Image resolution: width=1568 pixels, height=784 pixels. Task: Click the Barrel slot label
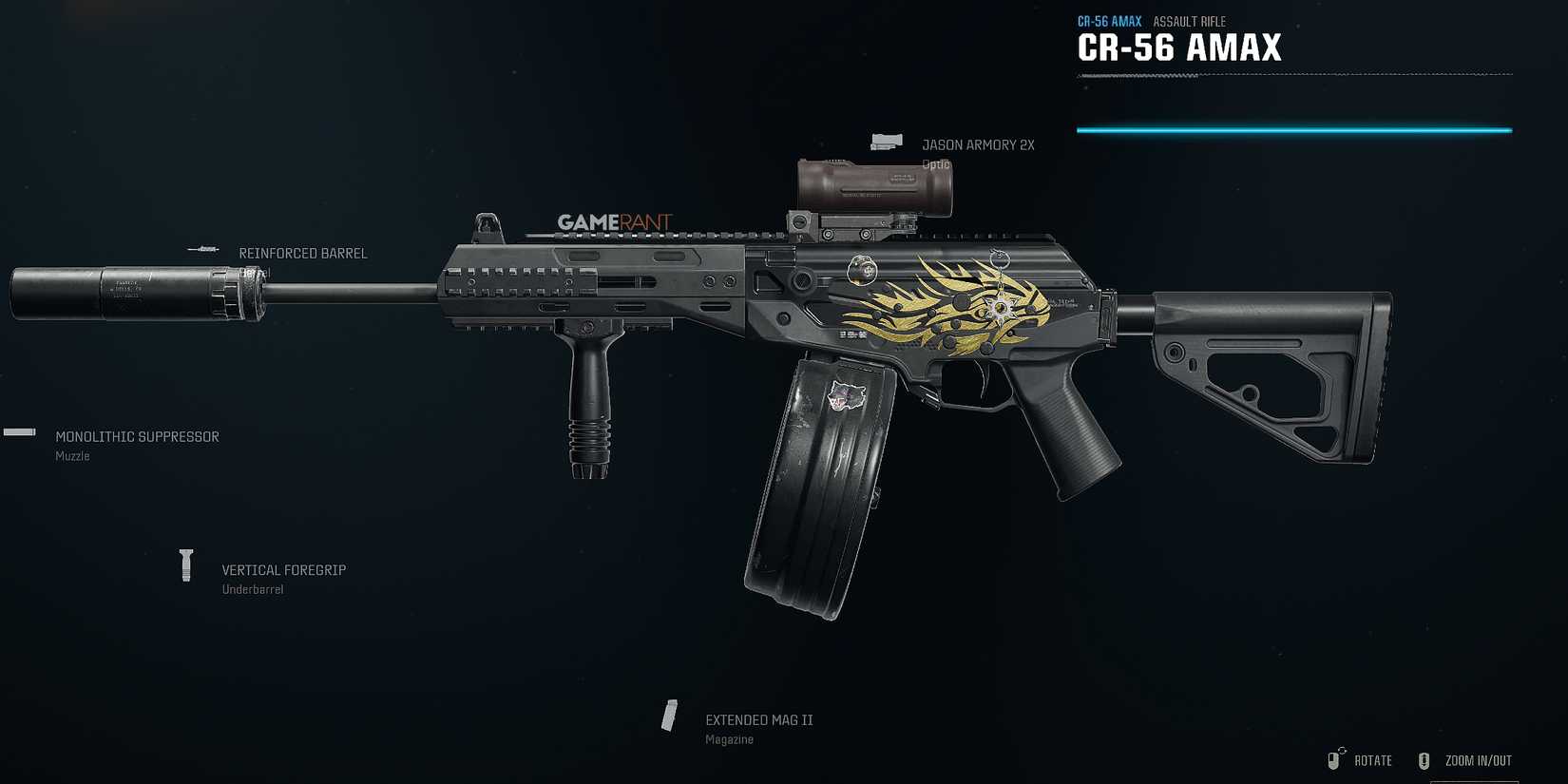(255, 272)
